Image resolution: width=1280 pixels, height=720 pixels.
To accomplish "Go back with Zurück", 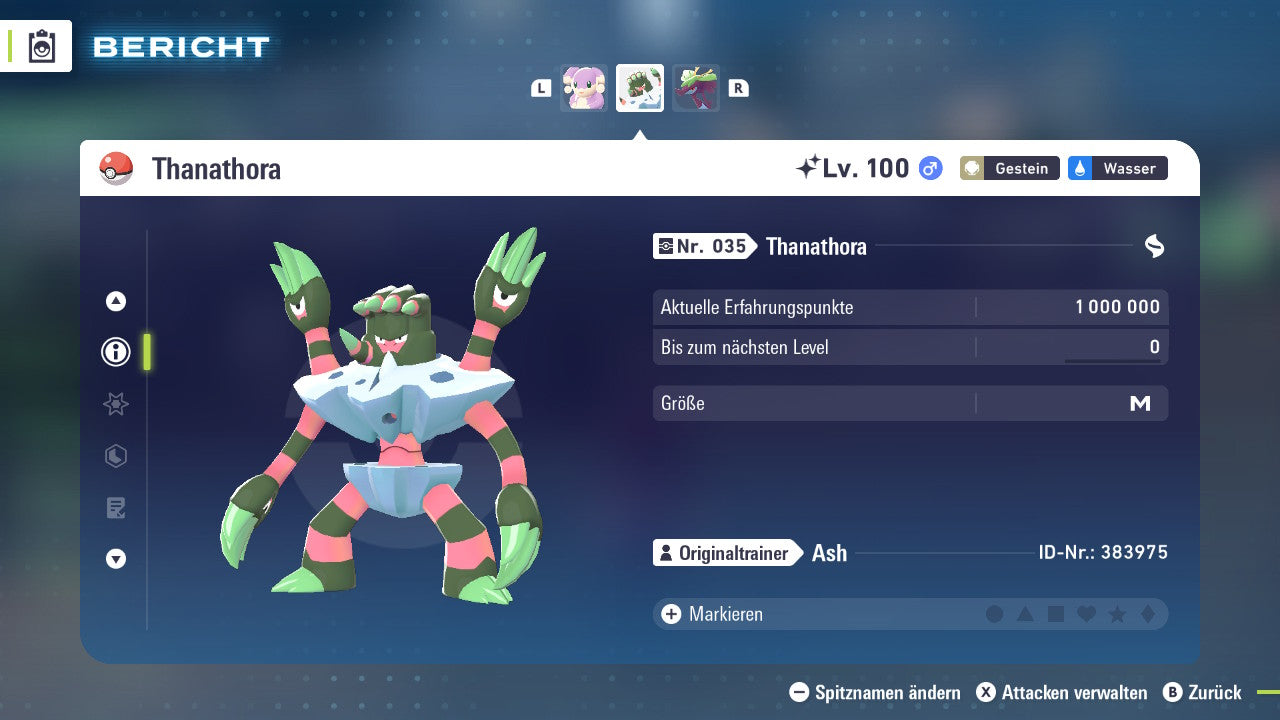I will pos(1202,692).
